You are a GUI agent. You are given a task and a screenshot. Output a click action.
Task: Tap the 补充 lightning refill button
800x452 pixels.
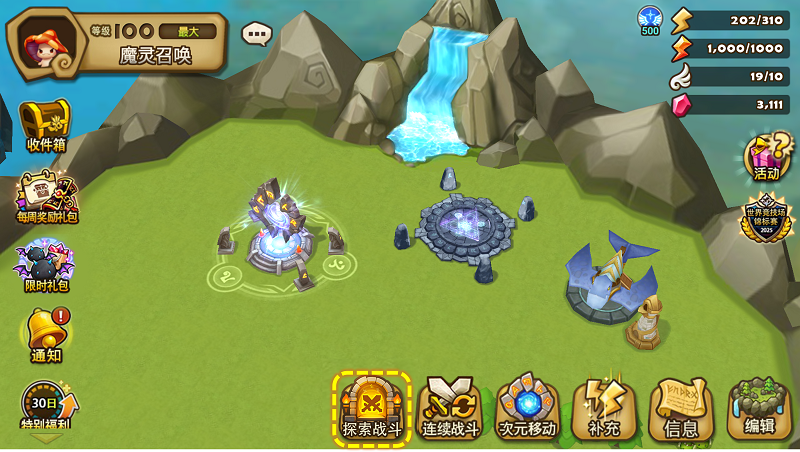tap(604, 408)
